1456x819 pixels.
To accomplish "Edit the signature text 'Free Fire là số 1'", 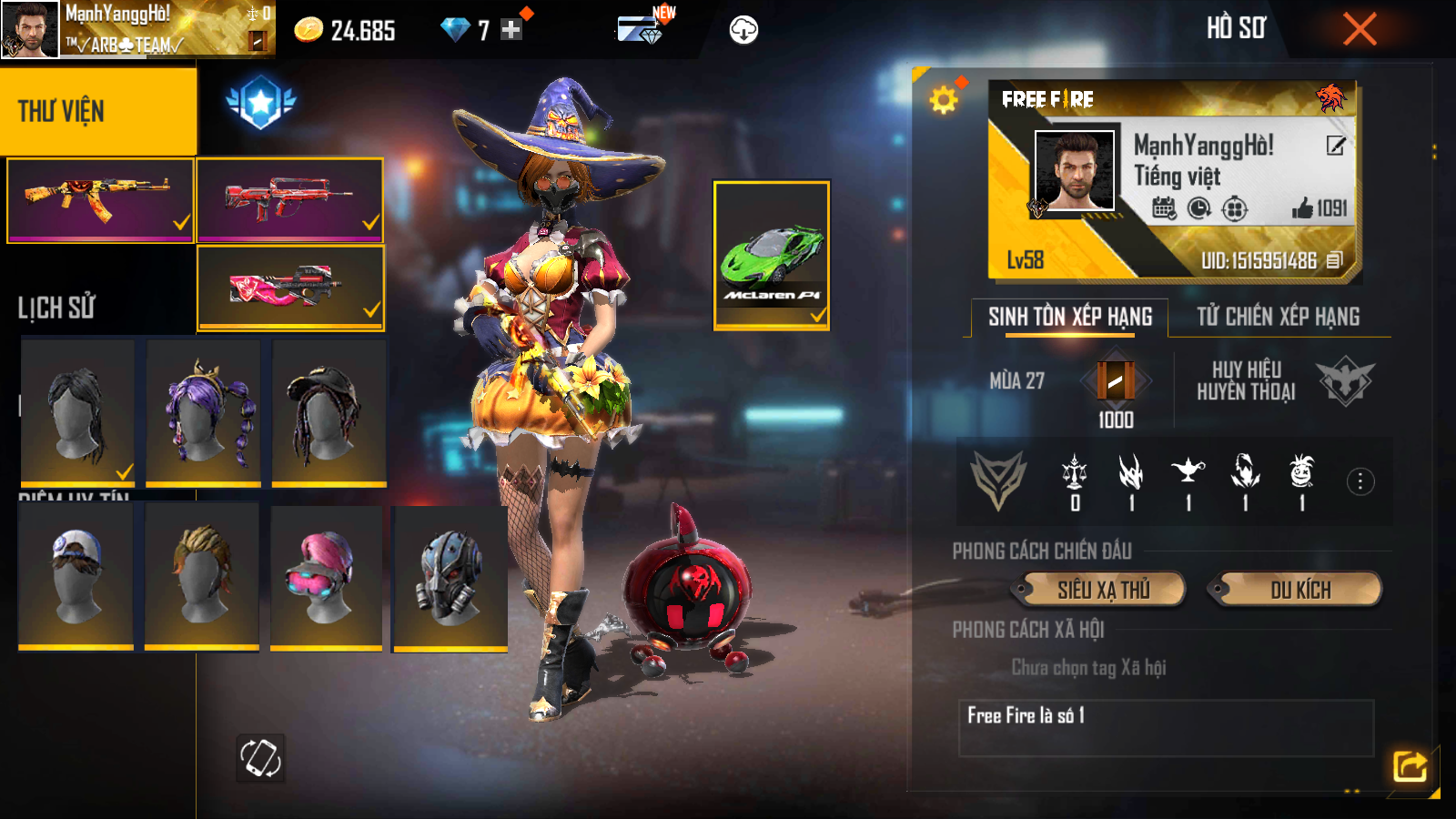I will pyautogui.click(x=1165, y=727).
